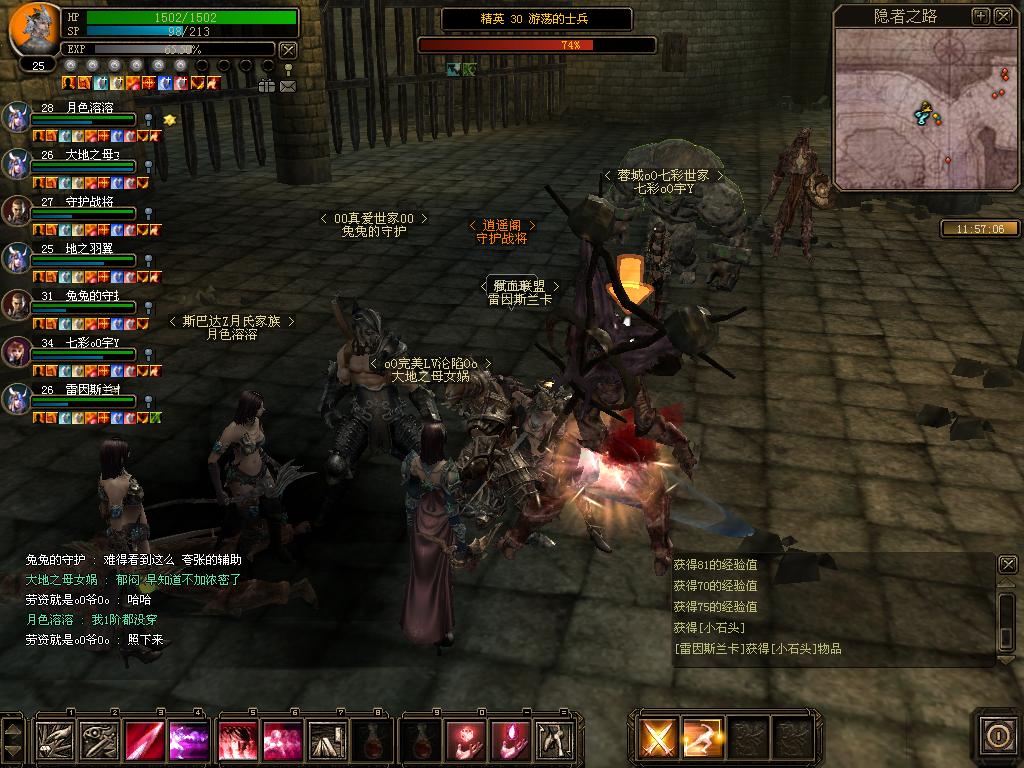This screenshot has height=768, width=1024.
Task: Close the loot message log window
Action: [1007, 565]
